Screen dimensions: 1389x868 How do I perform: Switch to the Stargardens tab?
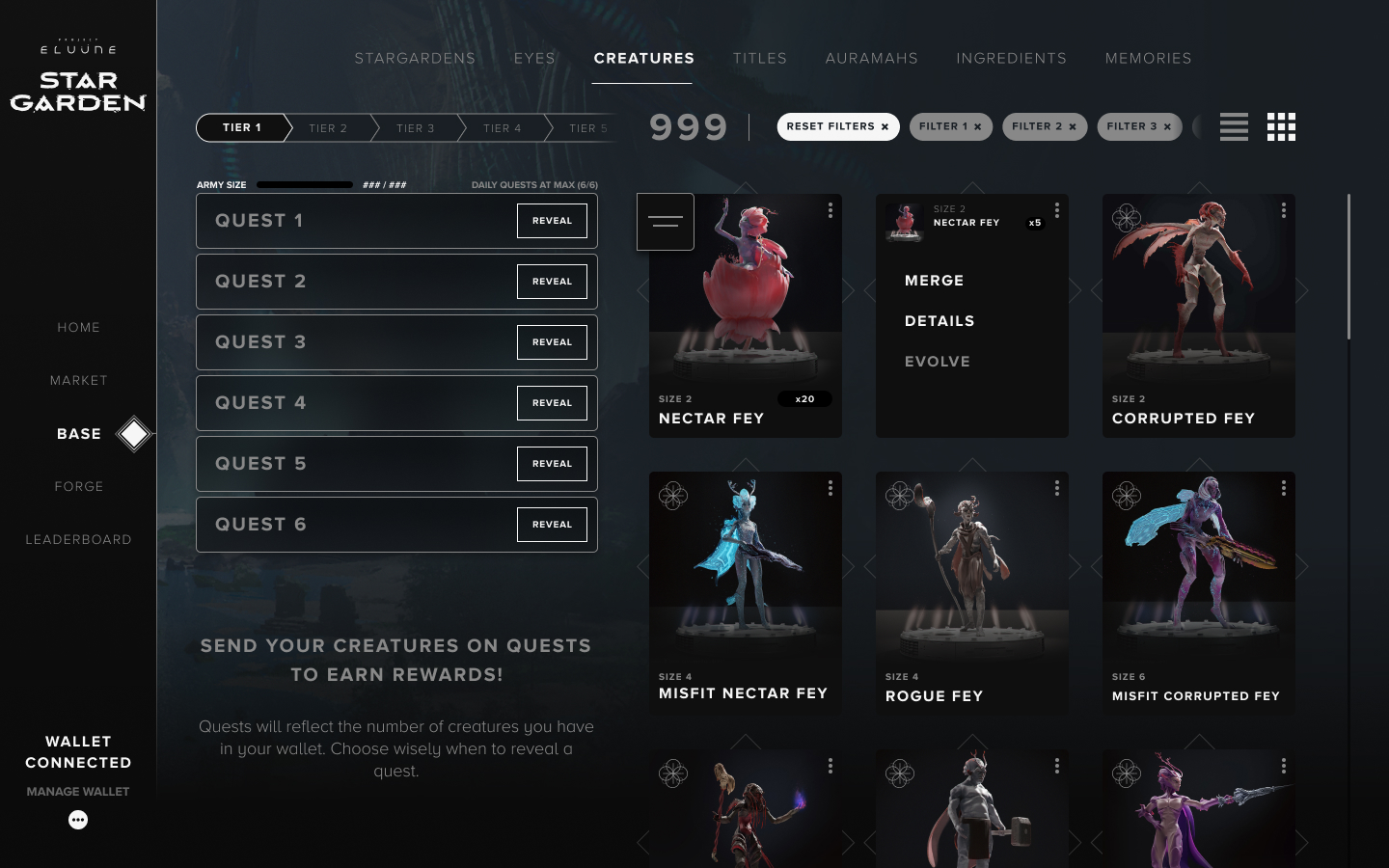[415, 59]
